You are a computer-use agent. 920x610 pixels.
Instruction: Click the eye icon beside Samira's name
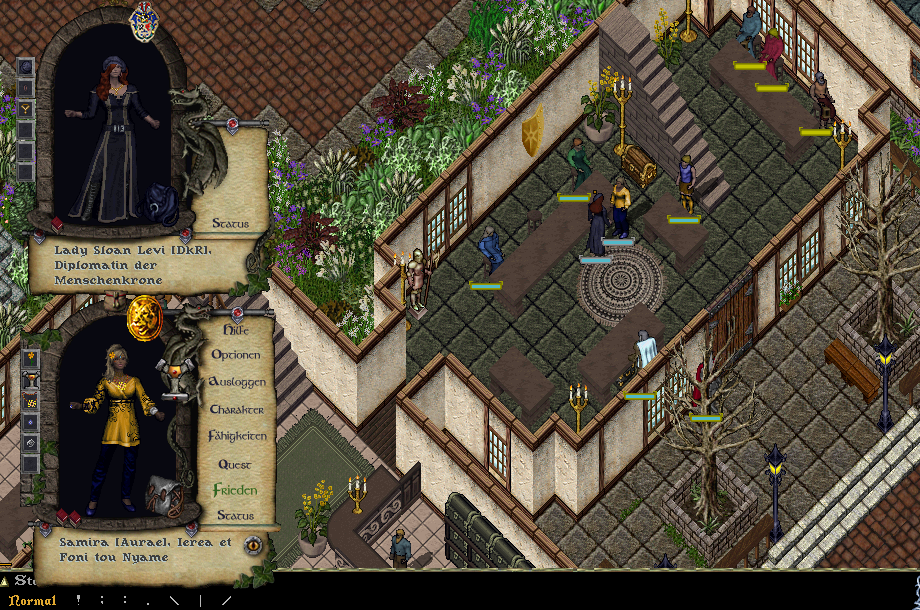coord(254,545)
